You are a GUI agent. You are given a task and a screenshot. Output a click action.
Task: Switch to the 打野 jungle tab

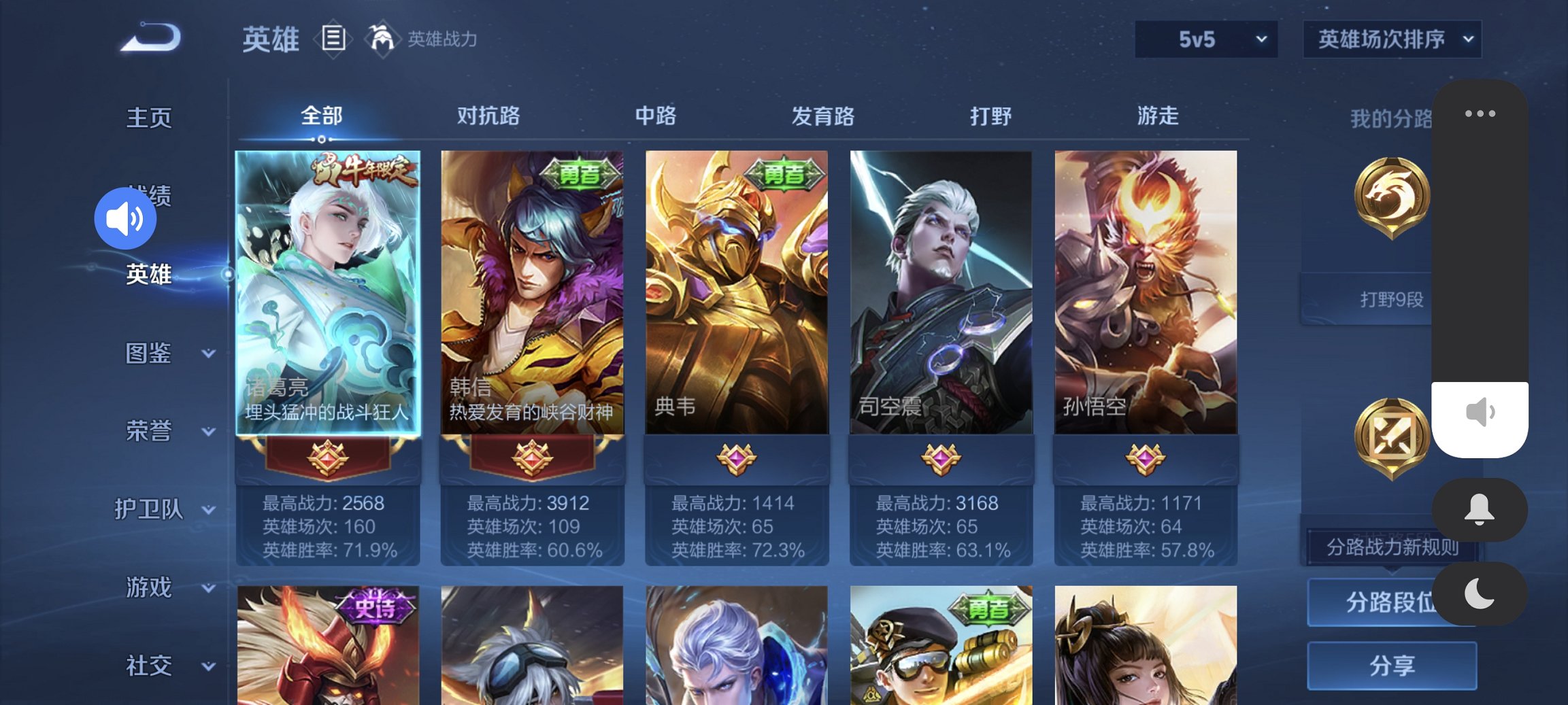(x=992, y=116)
